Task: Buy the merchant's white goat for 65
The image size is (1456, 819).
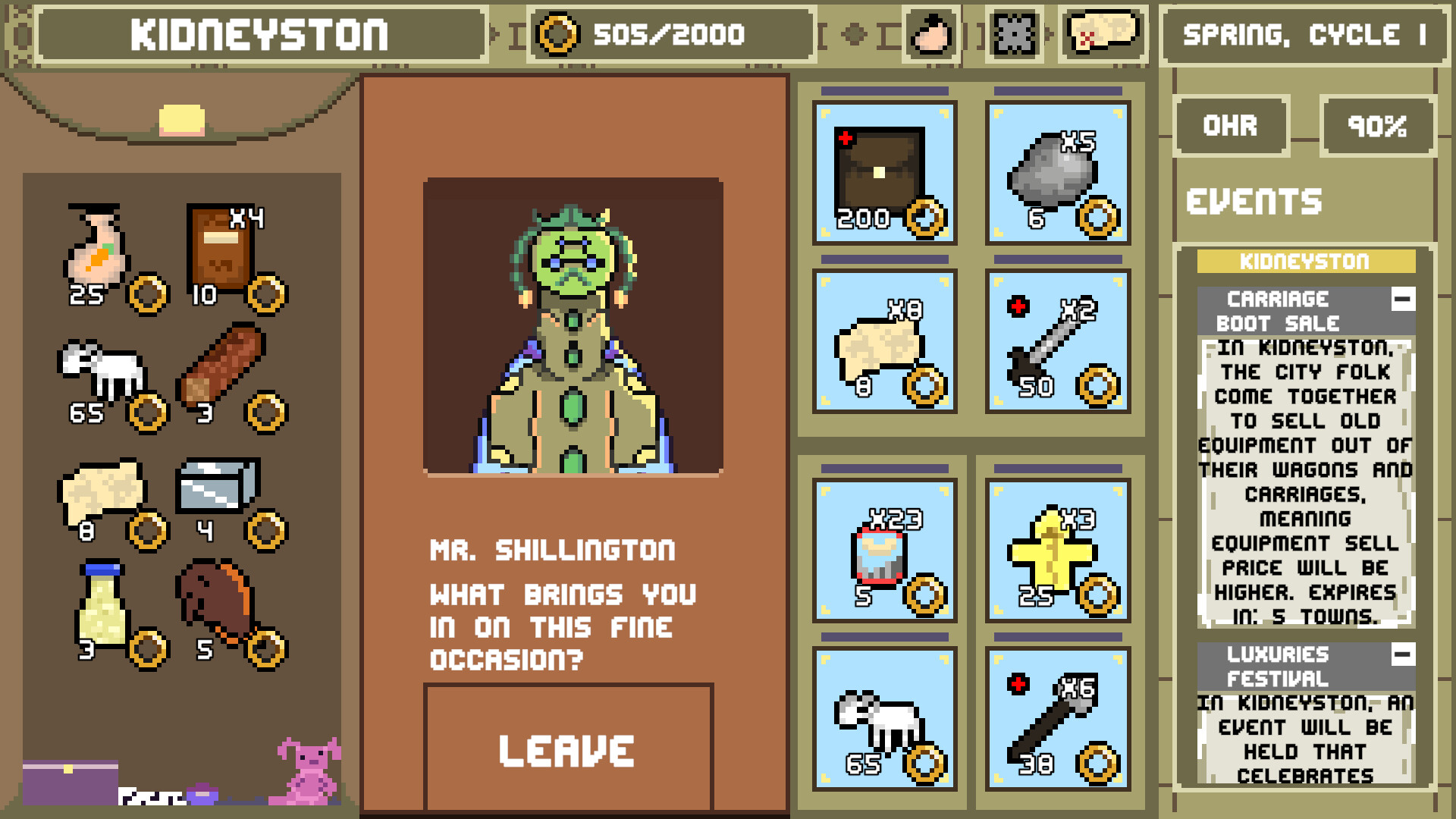Action: (x=884, y=720)
